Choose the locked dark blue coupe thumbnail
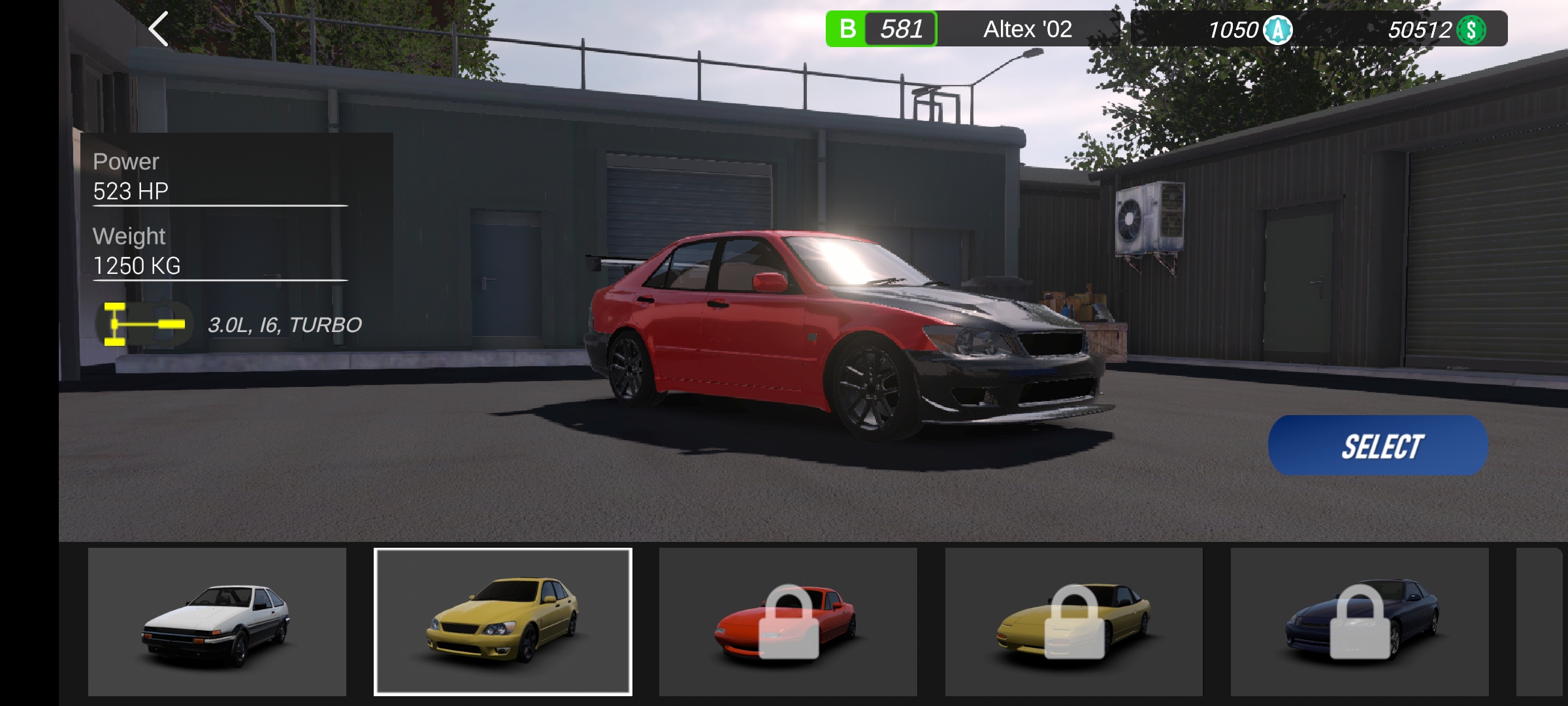 [1360, 622]
